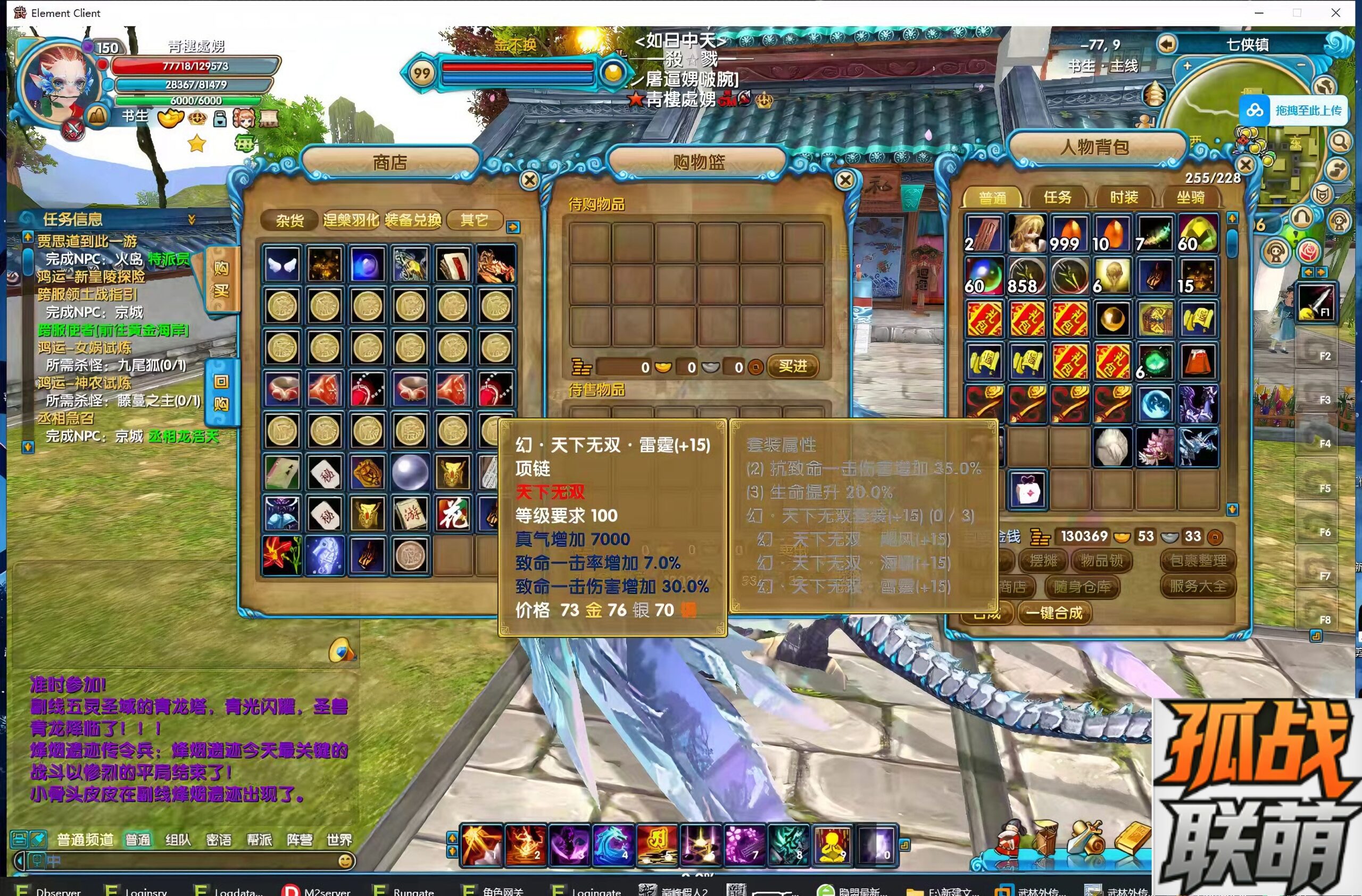Screen dimensions: 1362x896
Task: Activate the 一键合成 combine button
Action: (x=1054, y=613)
